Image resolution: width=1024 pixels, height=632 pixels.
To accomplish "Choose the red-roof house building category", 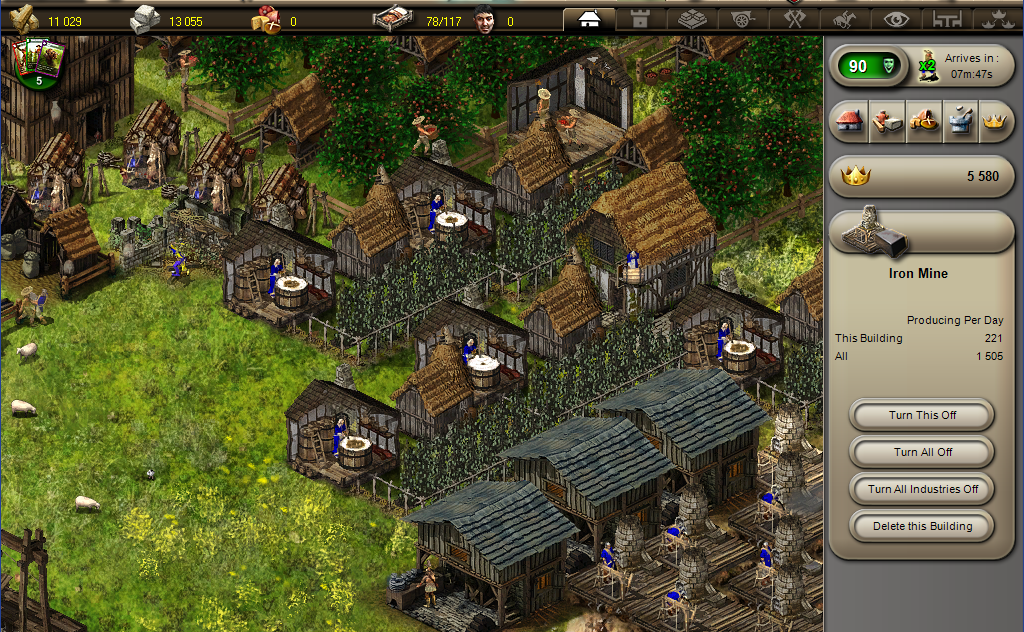I will 849,122.
